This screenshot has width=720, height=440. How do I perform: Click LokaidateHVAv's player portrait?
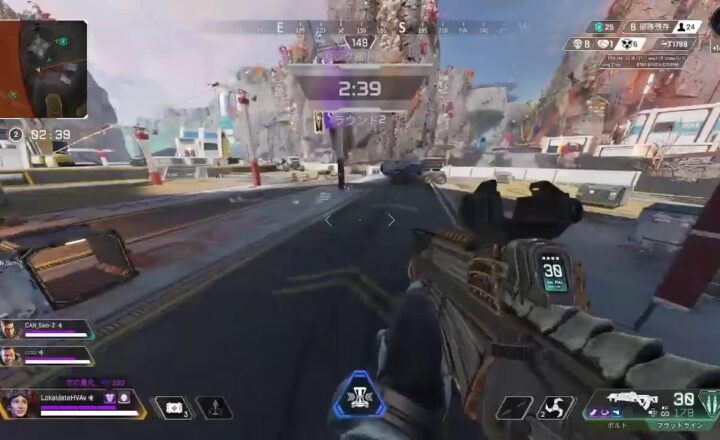(x=19, y=403)
